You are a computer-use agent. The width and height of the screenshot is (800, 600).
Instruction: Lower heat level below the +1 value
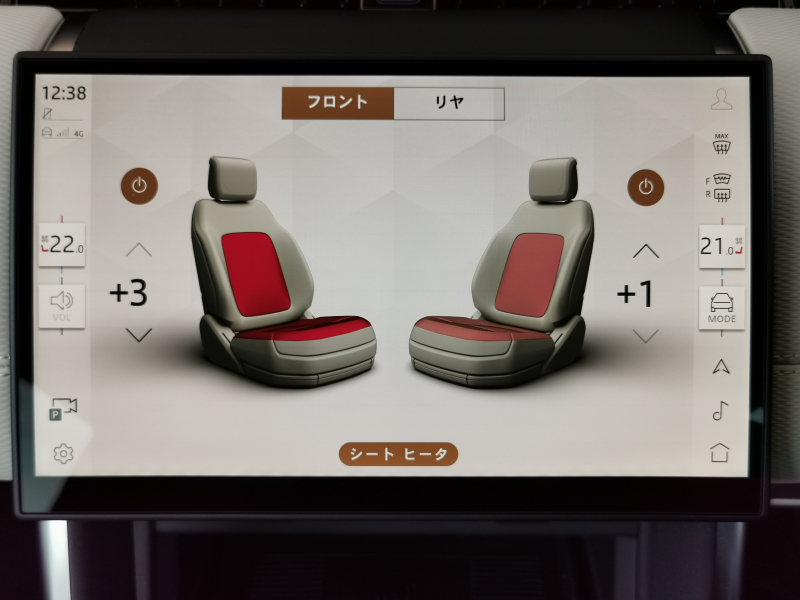pyautogui.click(x=646, y=336)
